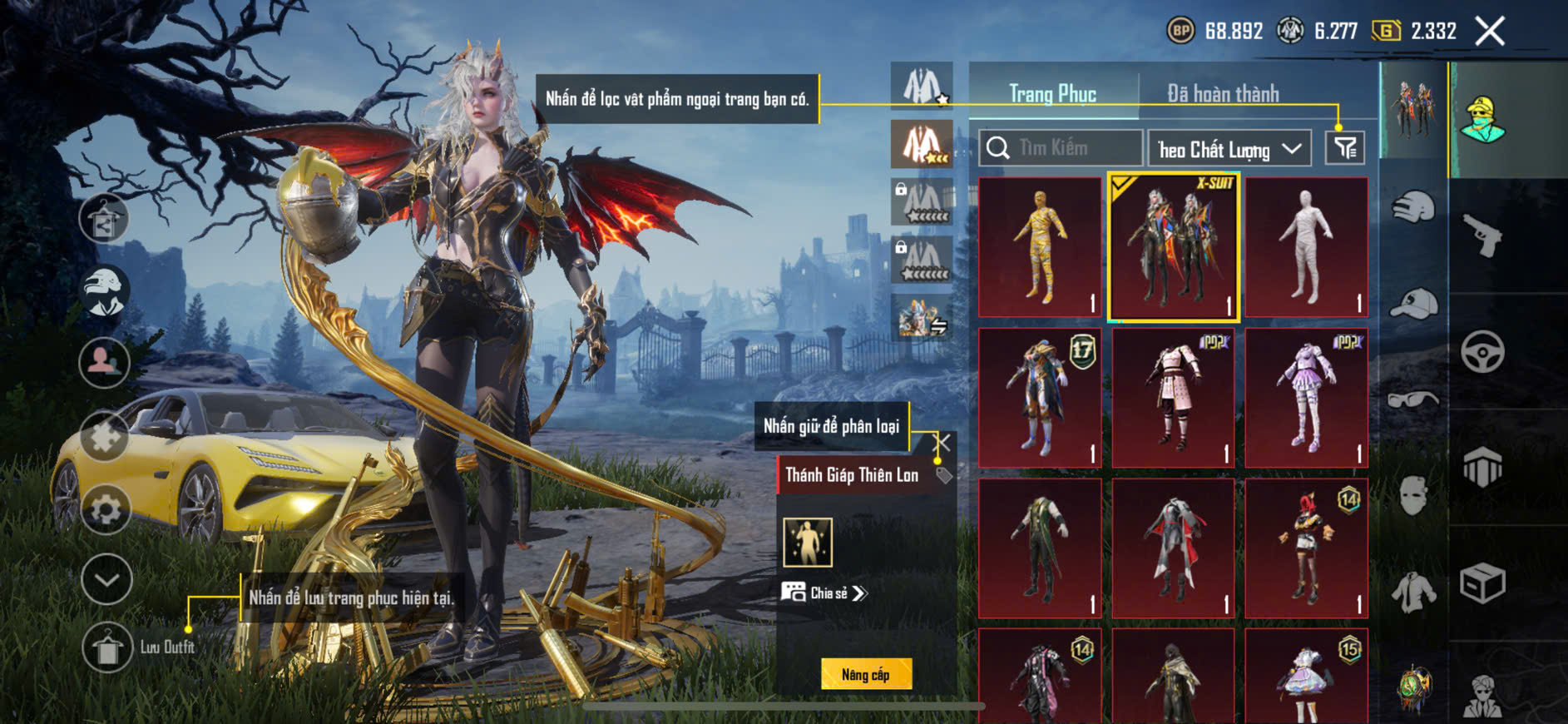Click the Tìm Kiếm search field
Viewport: 1568px width, 724px height.
coord(1061,148)
